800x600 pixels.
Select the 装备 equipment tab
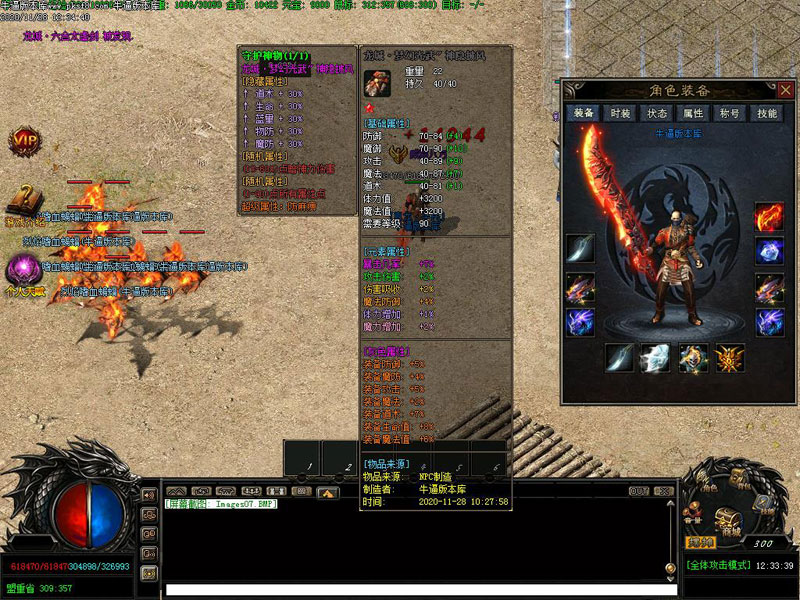pyautogui.click(x=583, y=113)
